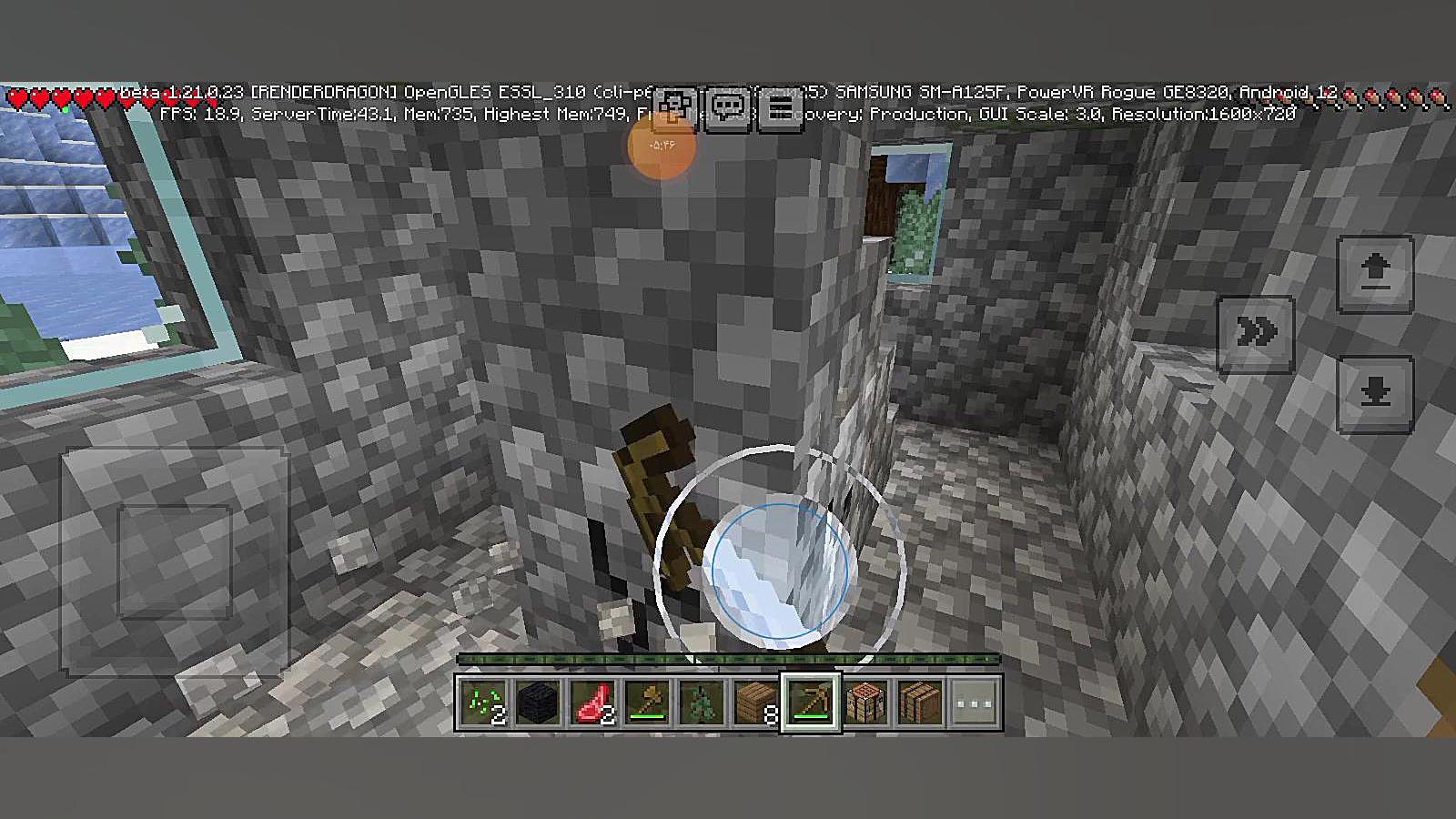
Task: Open the chat speech-bubble button
Action: tap(728, 109)
